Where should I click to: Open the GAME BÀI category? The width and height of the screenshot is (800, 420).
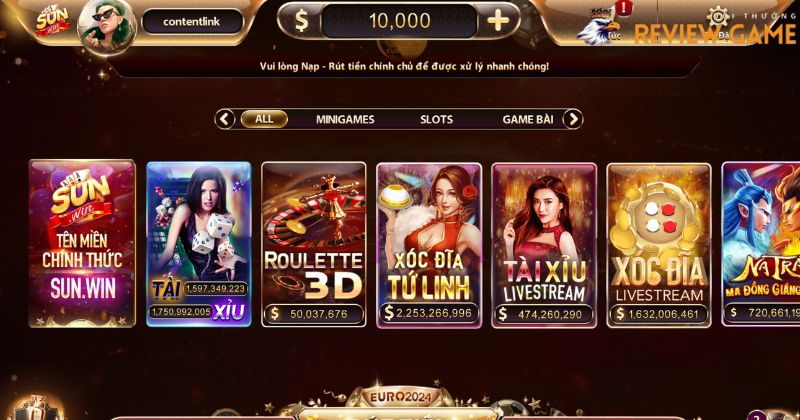tap(527, 119)
